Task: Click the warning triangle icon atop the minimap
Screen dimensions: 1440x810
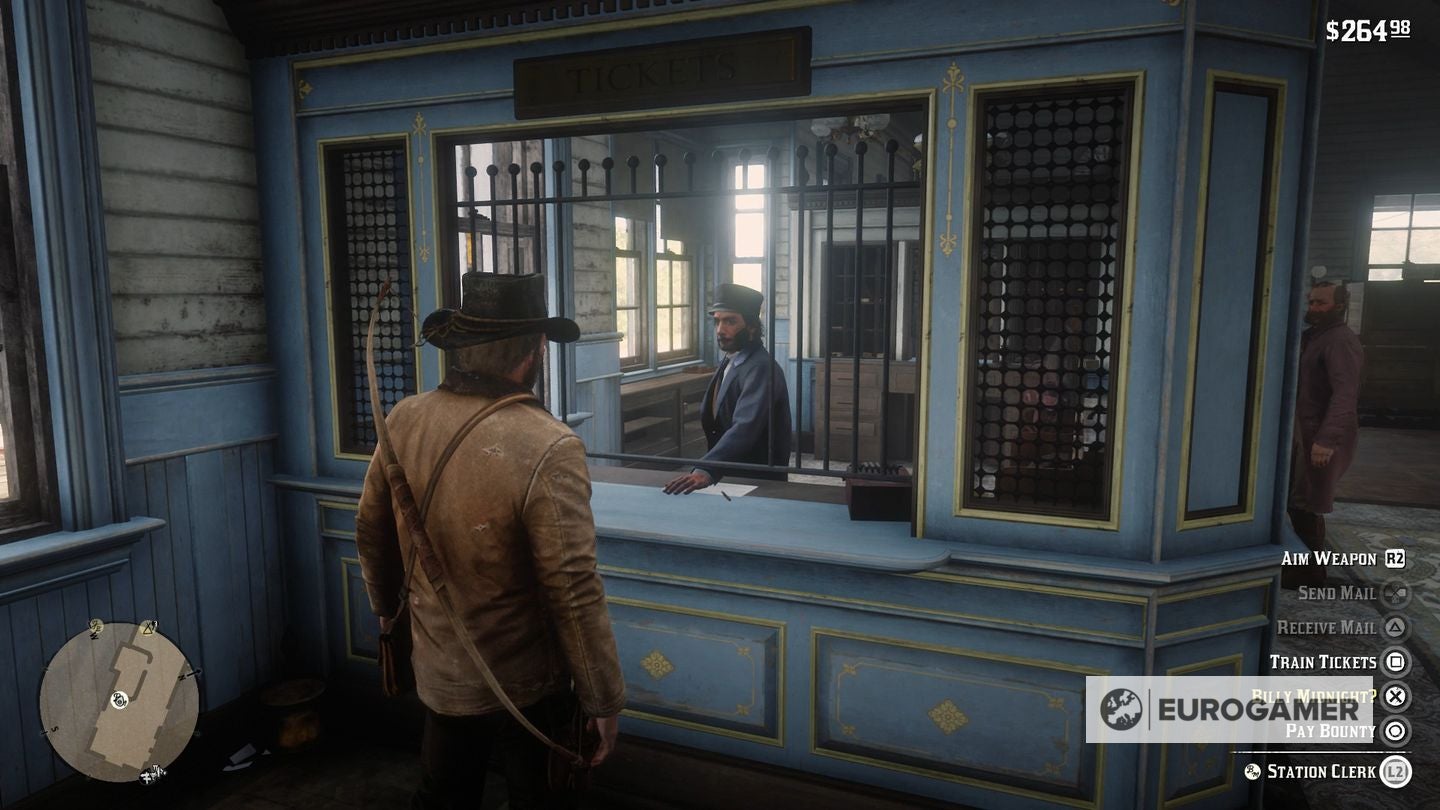Action: click(x=148, y=628)
